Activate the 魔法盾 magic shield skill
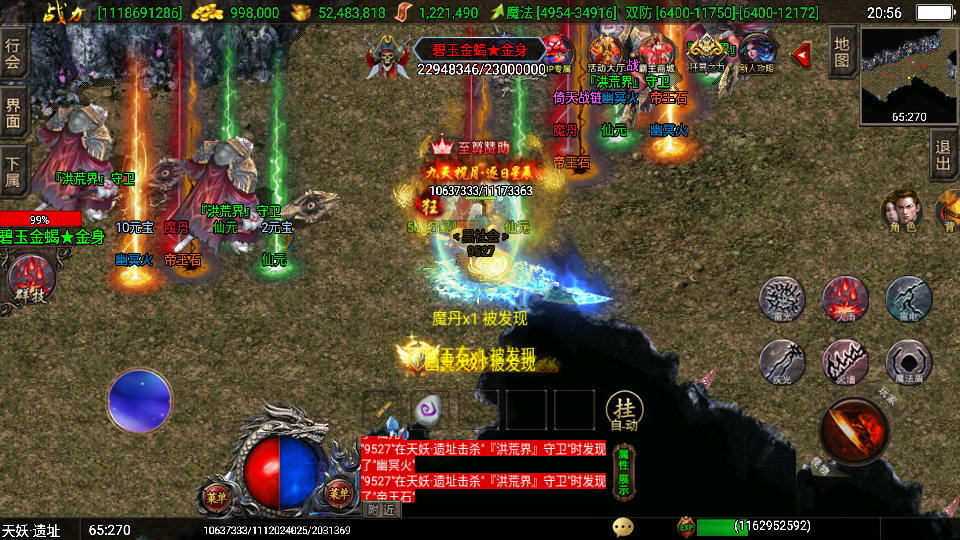 pos(909,361)
